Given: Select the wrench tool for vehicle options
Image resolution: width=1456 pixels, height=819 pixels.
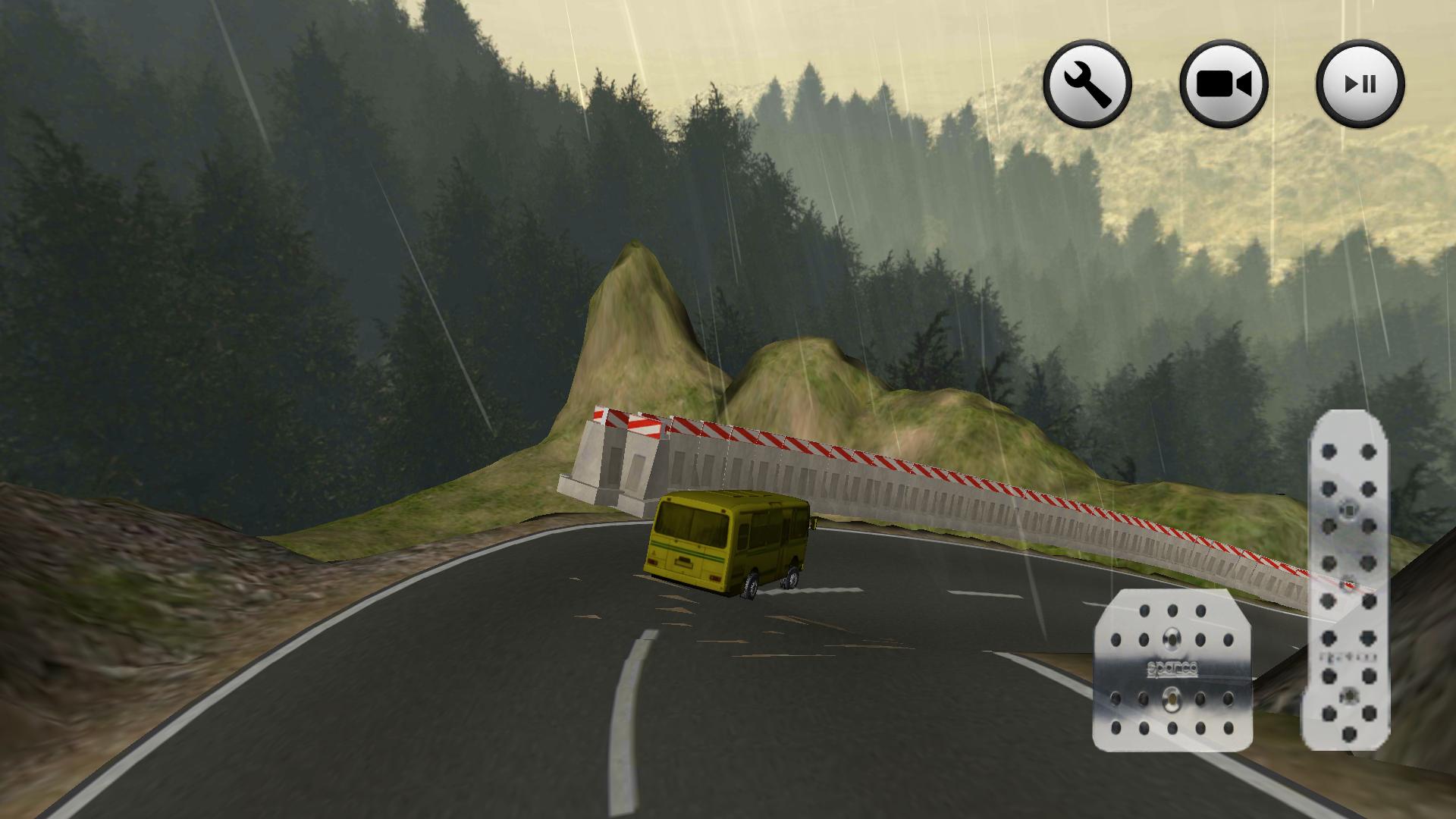Looking at the screenshot, I should coord(1087,83).
